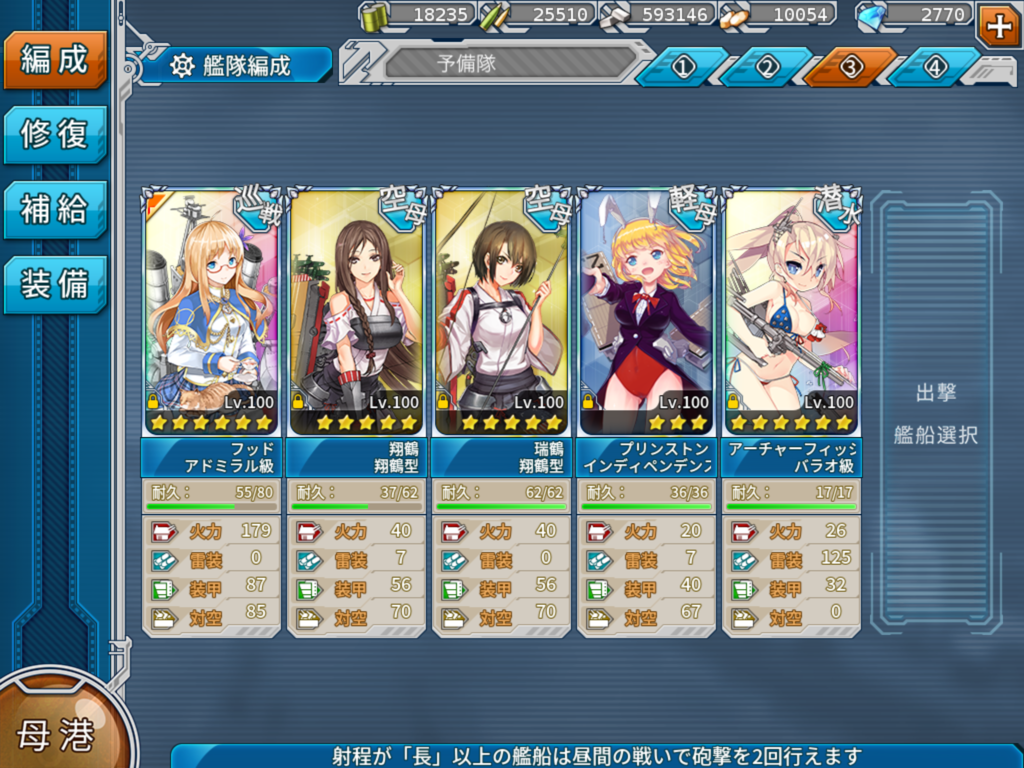Open the 装備 equipment menu
Viewport: 1024px width, 768px height.
[x=55, y=284]
